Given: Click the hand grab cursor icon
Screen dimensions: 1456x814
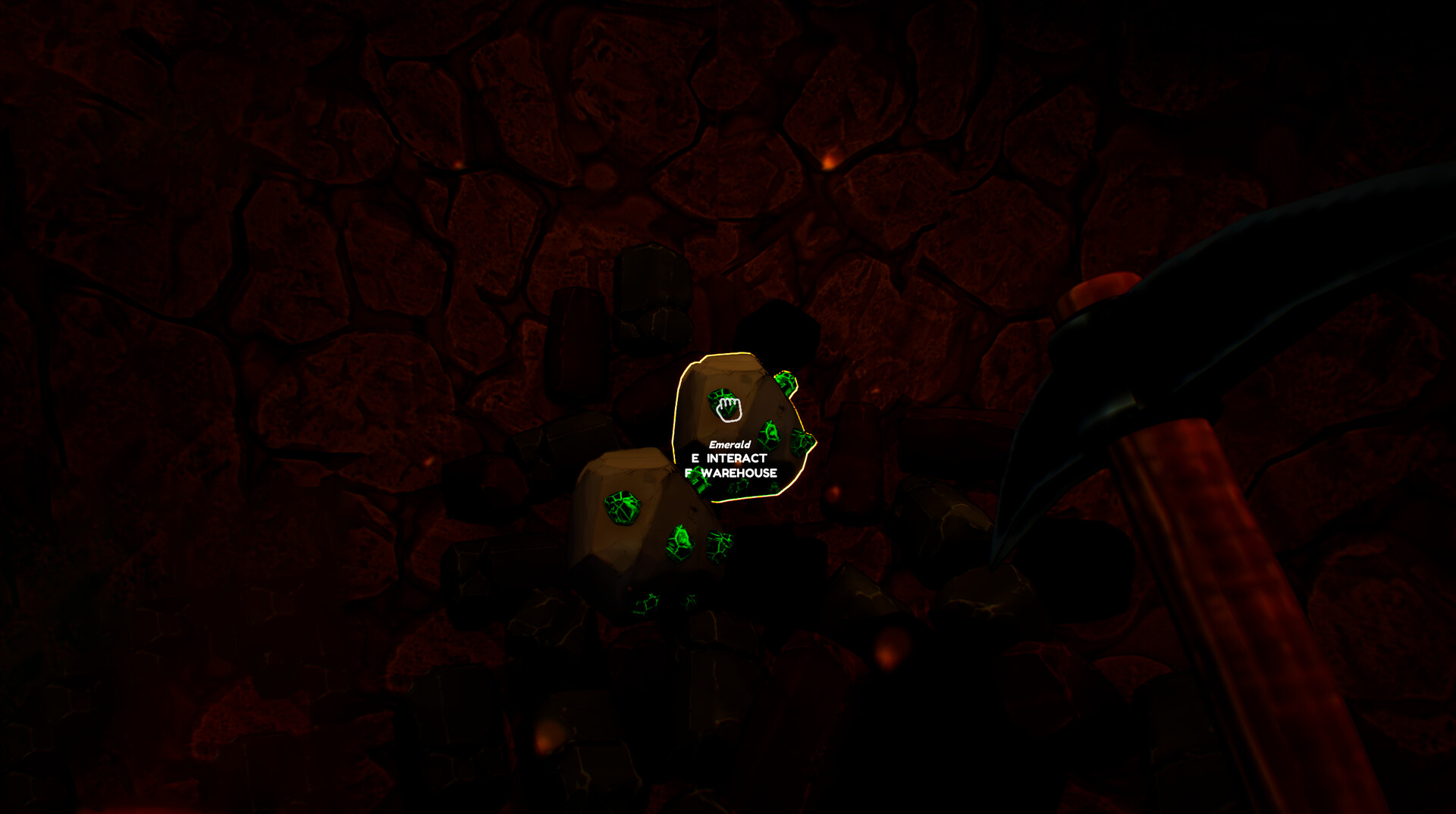Looking at the screenshot, I should [x=728, y=408].
